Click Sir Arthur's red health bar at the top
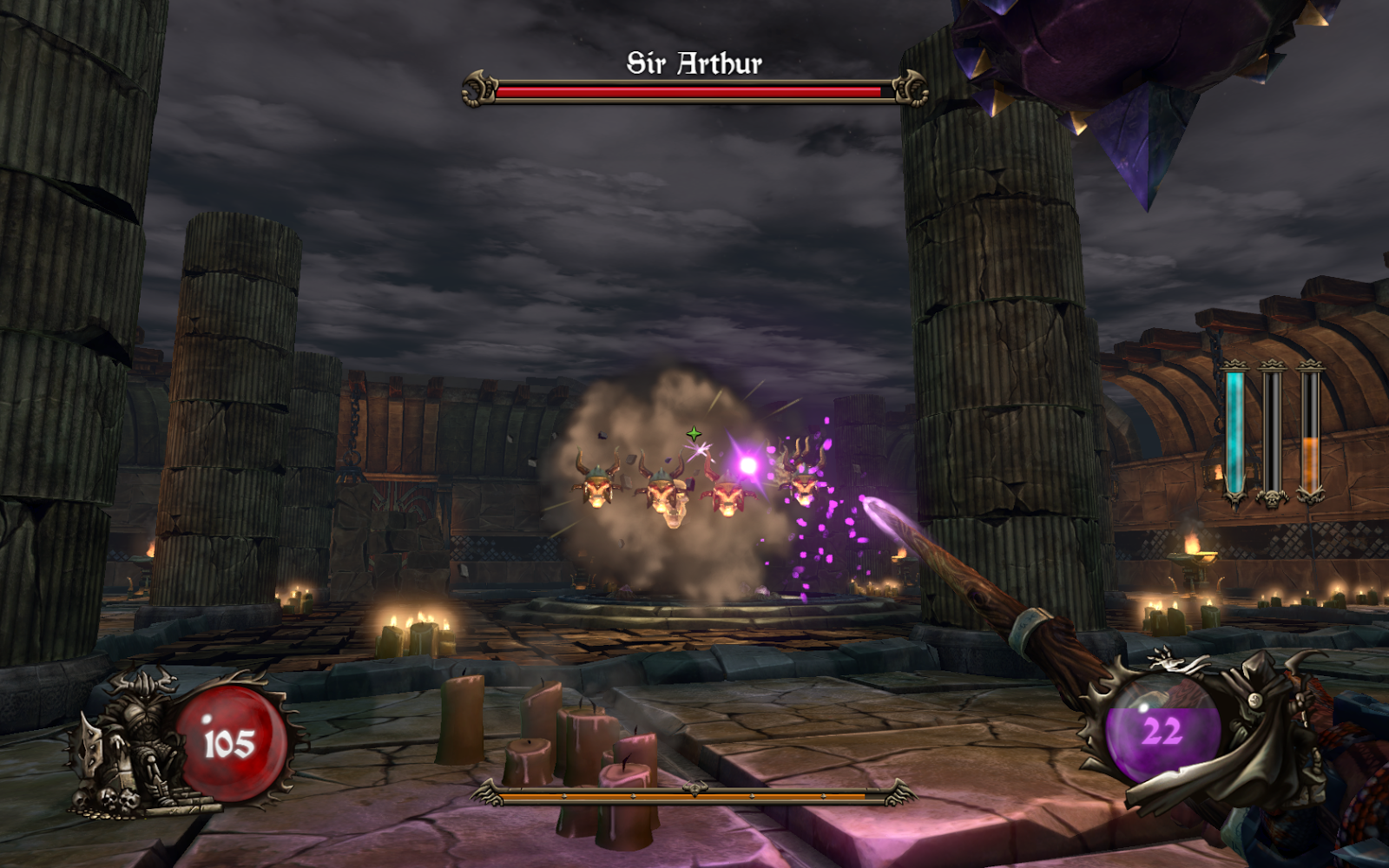This screenshot has width=1389, height=868. click(x=686, y=89)
